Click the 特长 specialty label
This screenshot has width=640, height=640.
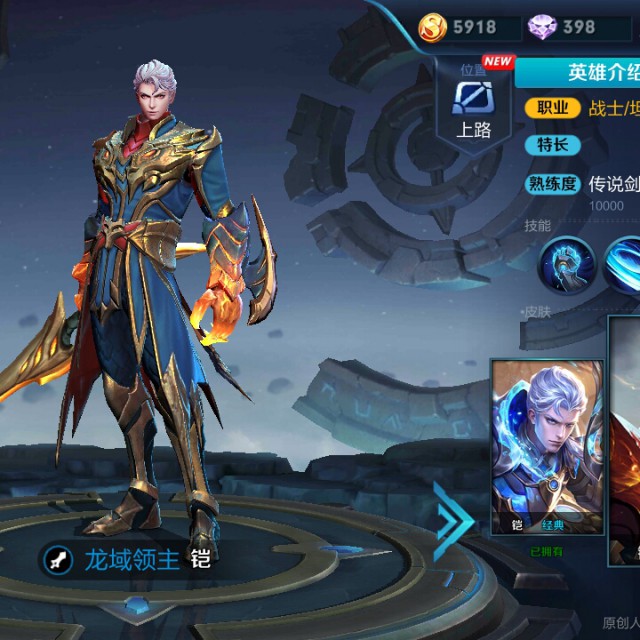[552, 145]
